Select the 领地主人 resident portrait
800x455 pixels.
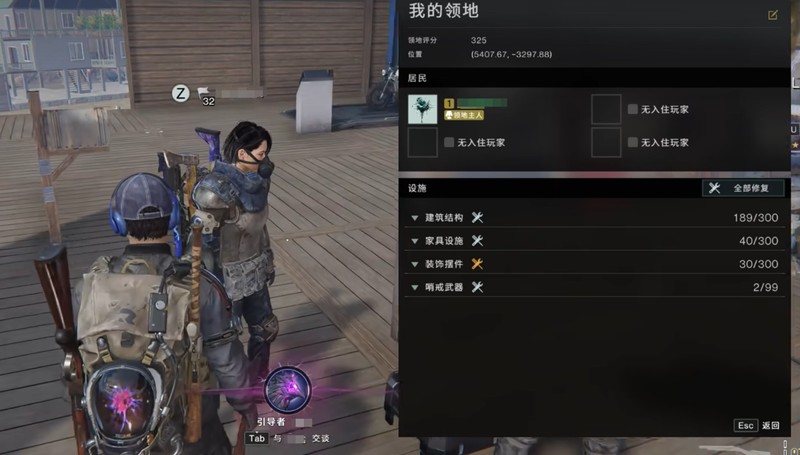coord(423,109)
